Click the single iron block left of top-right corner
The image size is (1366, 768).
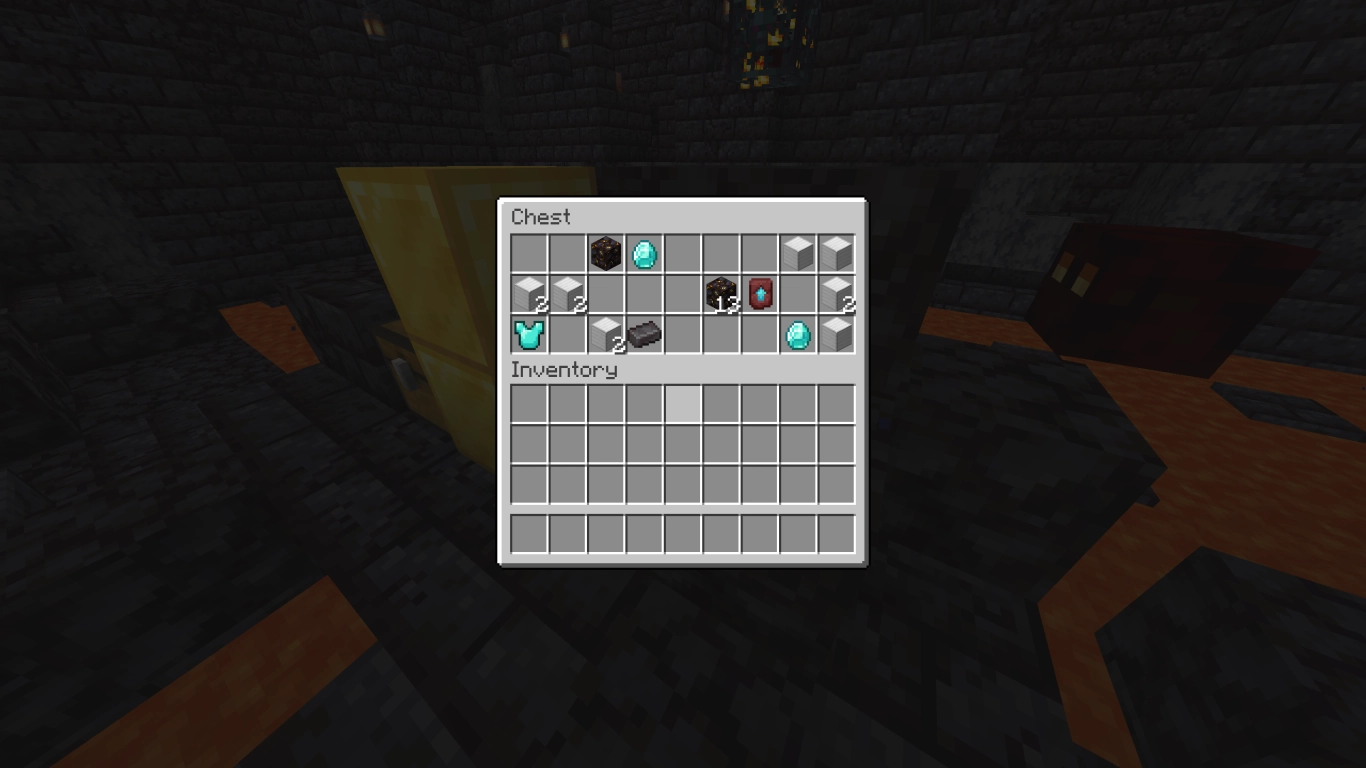tap(798, 254)
